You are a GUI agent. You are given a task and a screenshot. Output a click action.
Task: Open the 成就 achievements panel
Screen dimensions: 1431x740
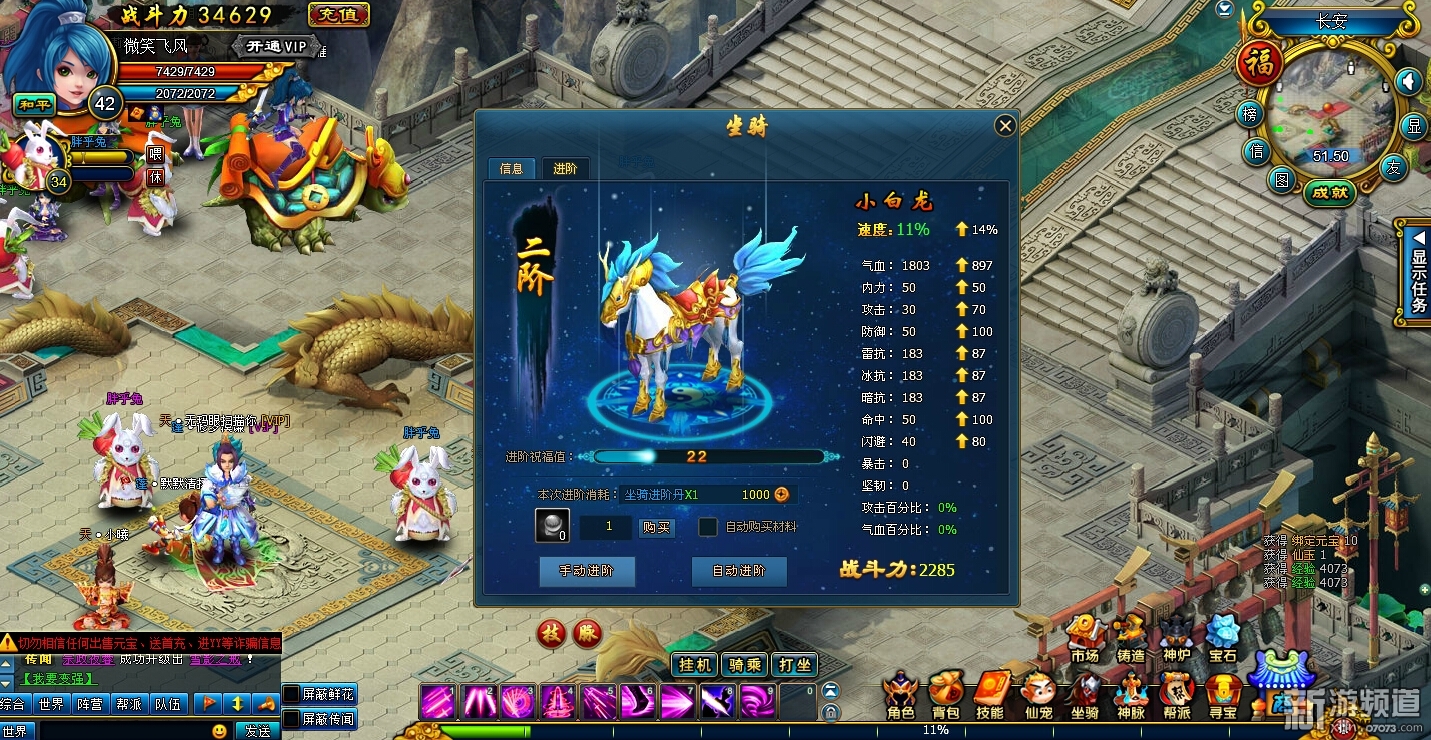tap(1330, 193)
